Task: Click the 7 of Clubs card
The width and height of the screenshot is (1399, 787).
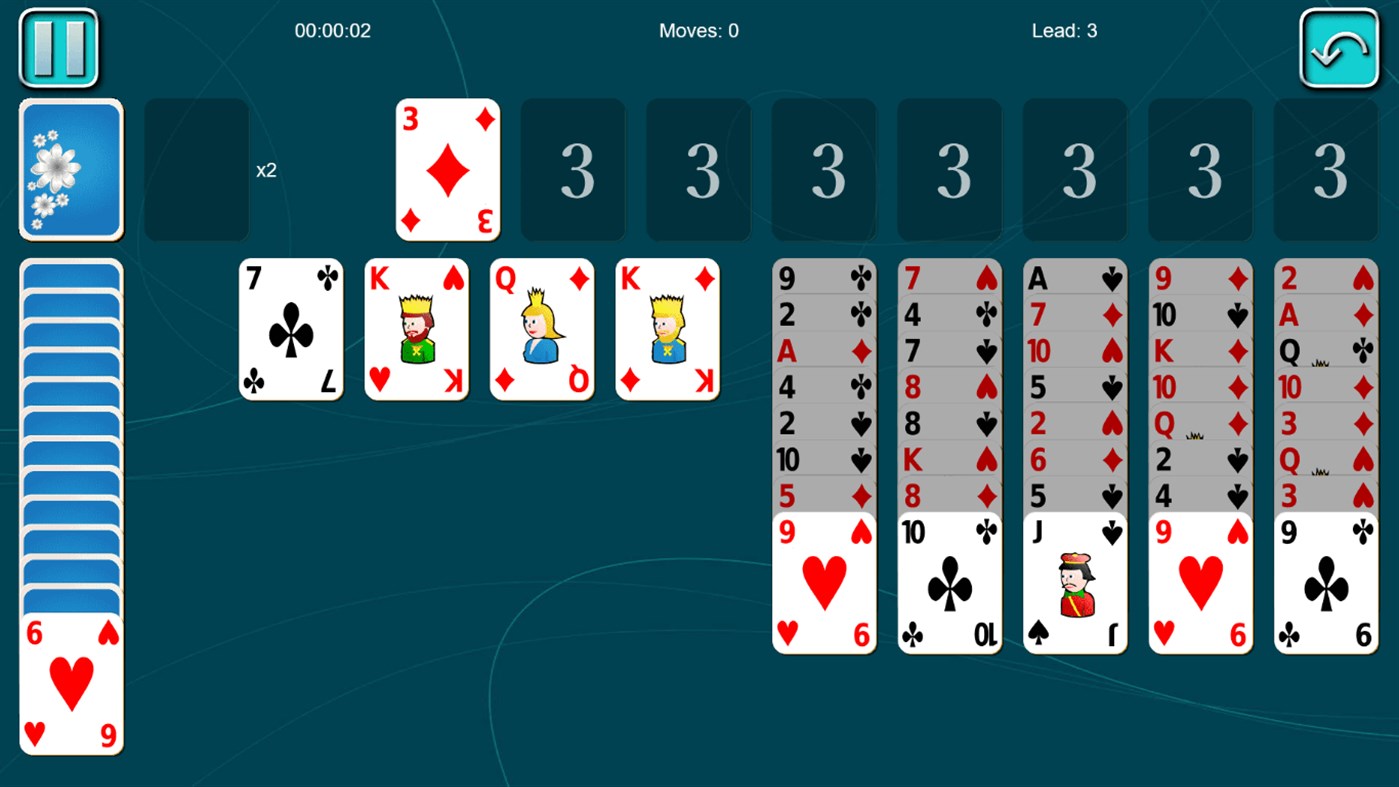Action: pos(291,328)
